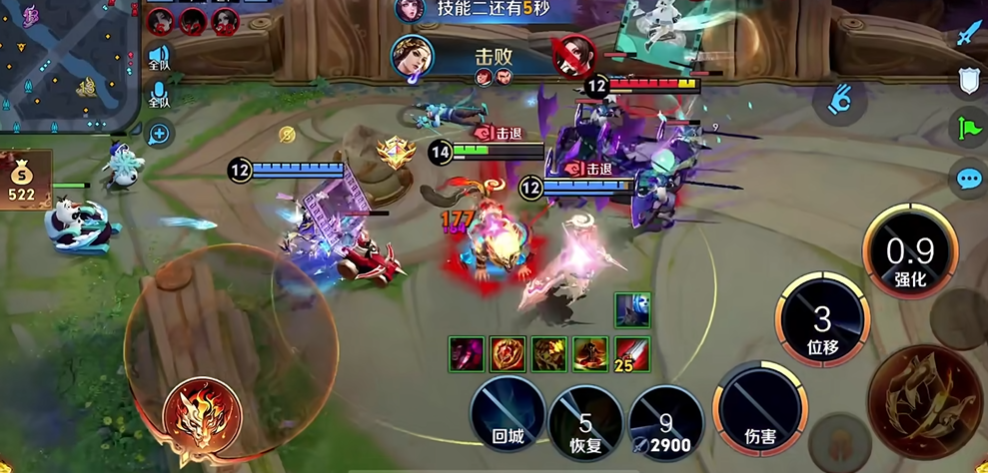This screenshot has width=988, height=473.
Task: Open the quick message plus bubble
Action: (160, 134)
